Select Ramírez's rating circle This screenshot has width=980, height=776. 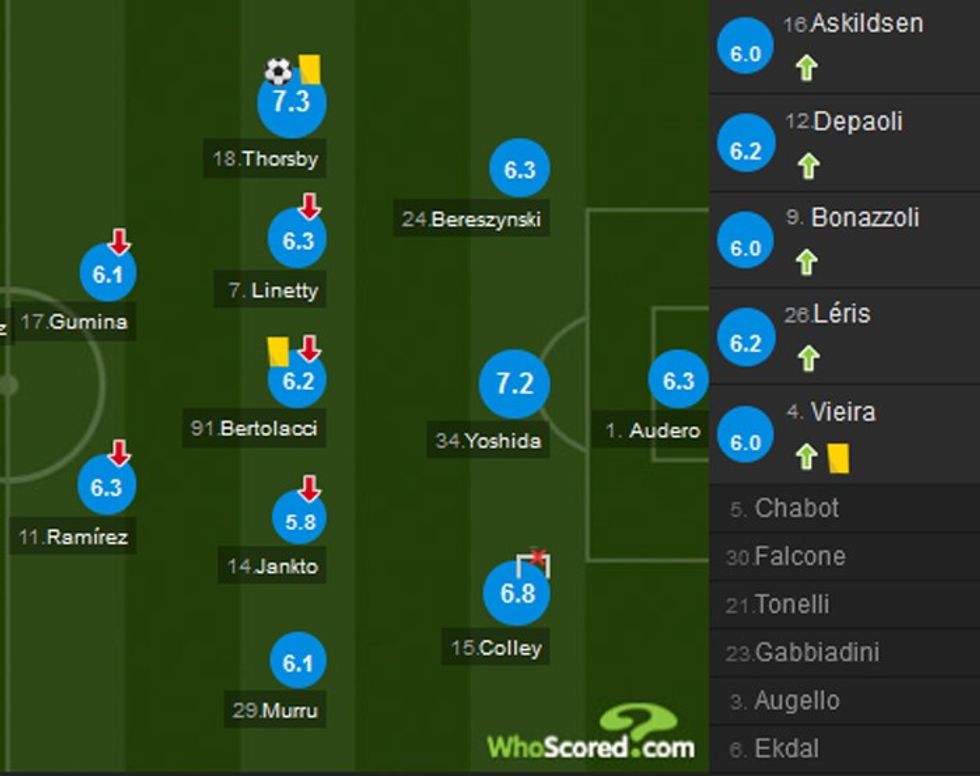click(107, 486)
